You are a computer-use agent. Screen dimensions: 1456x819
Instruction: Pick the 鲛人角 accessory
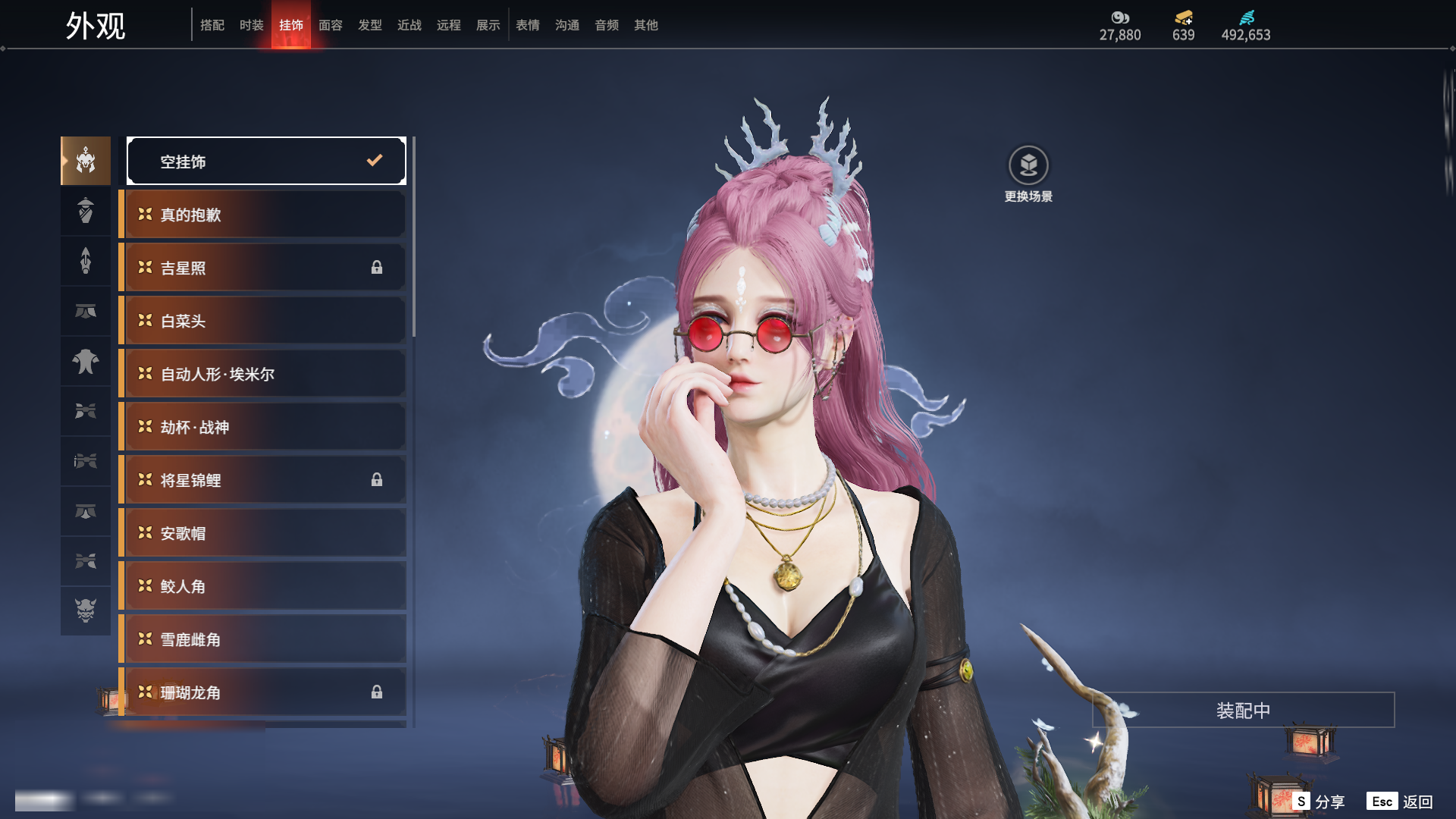click(262, 586)
